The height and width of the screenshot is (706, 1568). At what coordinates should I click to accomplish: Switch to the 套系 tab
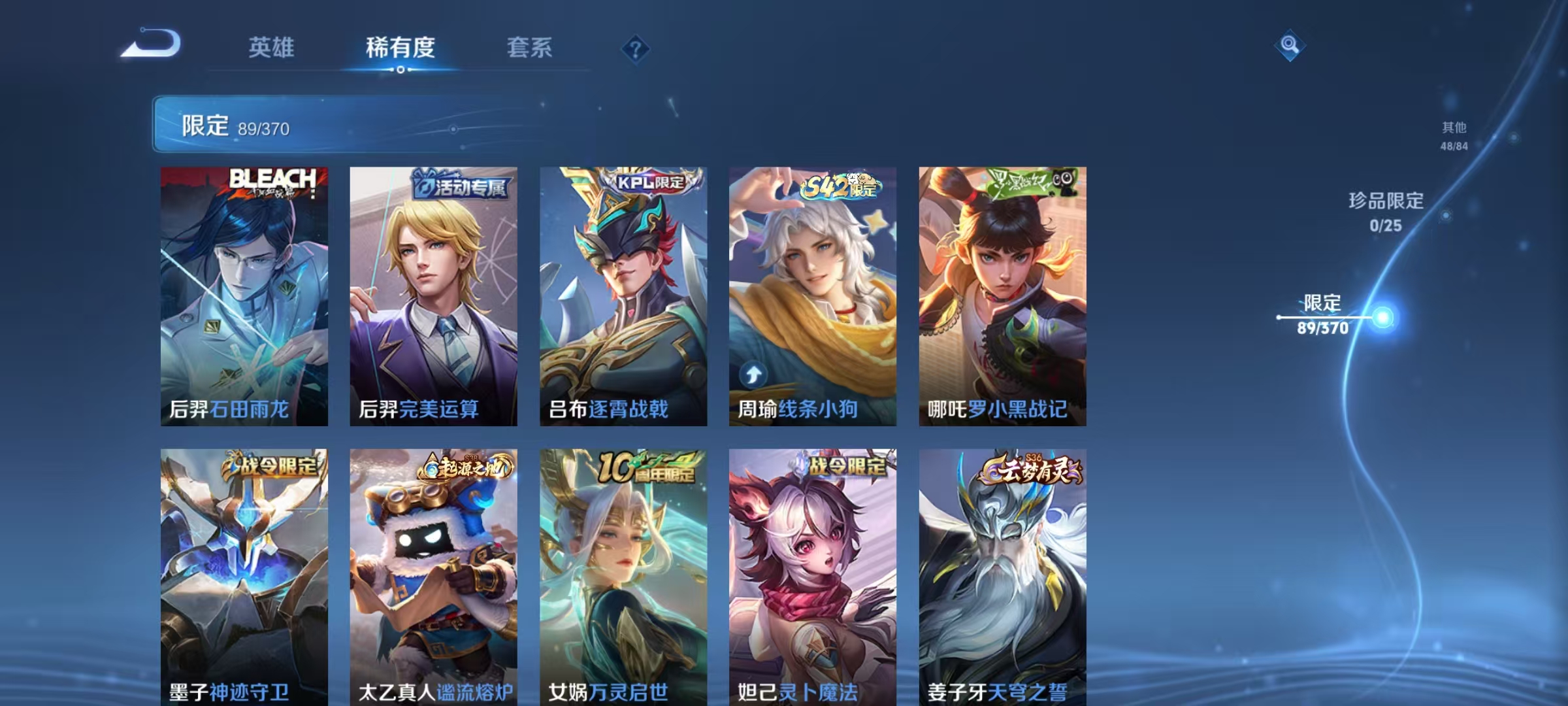pos(531,48)
